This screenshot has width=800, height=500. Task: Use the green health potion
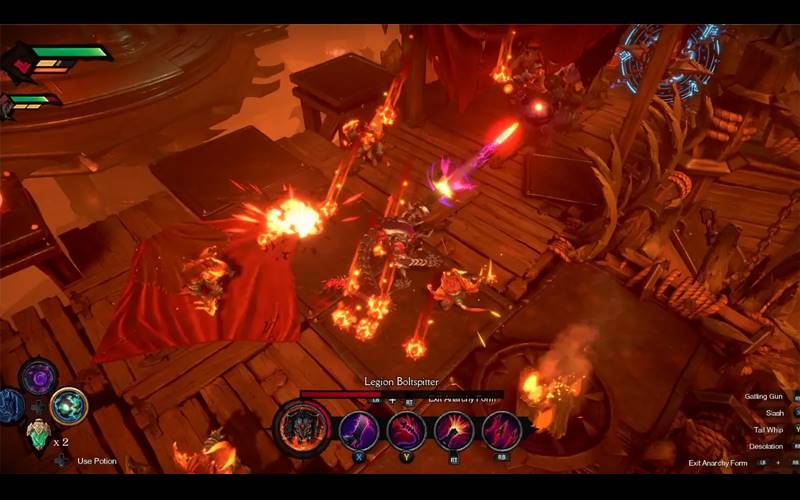pyautogui.click(x=38, y=434)
